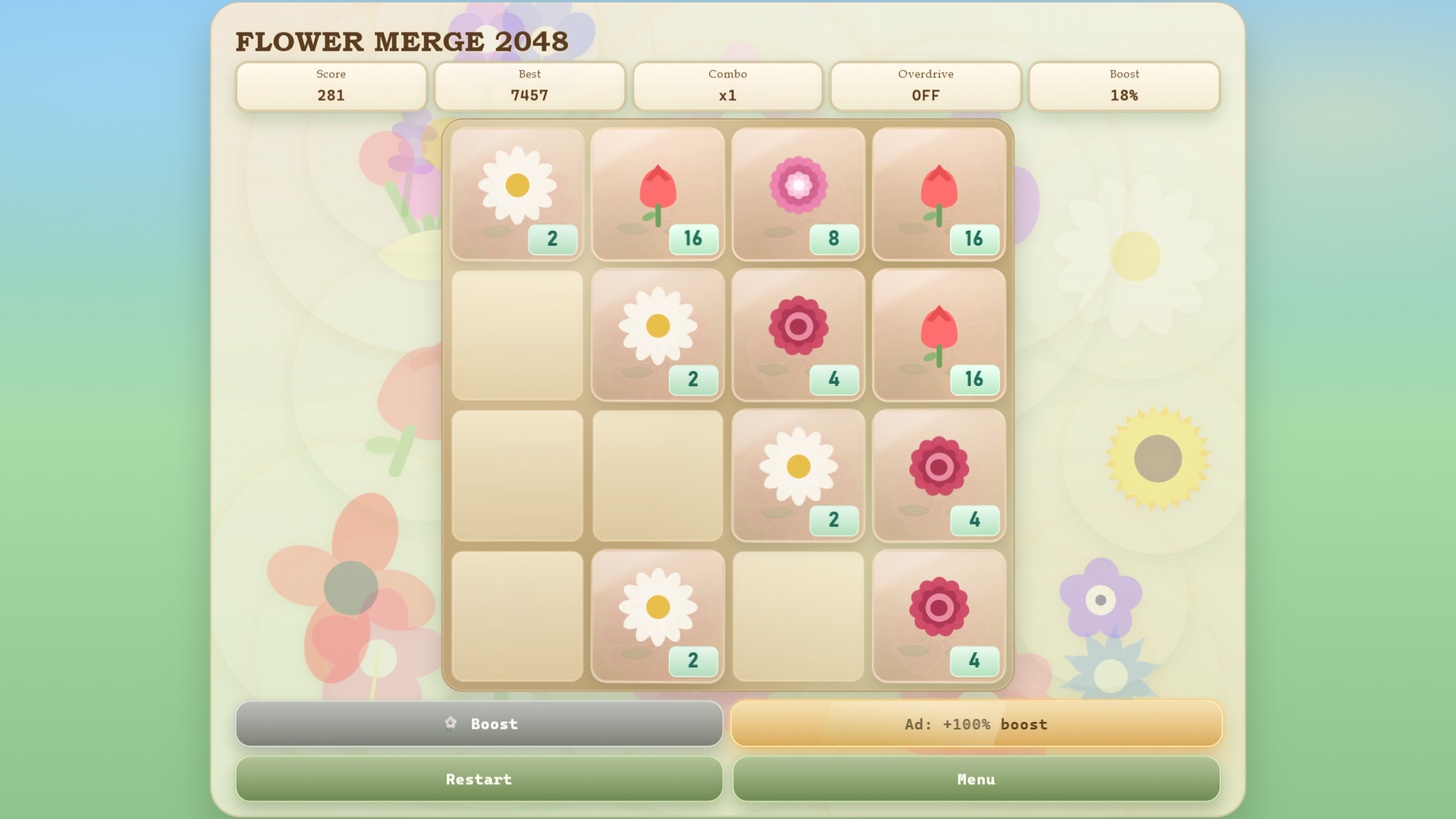Click the tulip tile worth 16 in second row

click(939, 334)
